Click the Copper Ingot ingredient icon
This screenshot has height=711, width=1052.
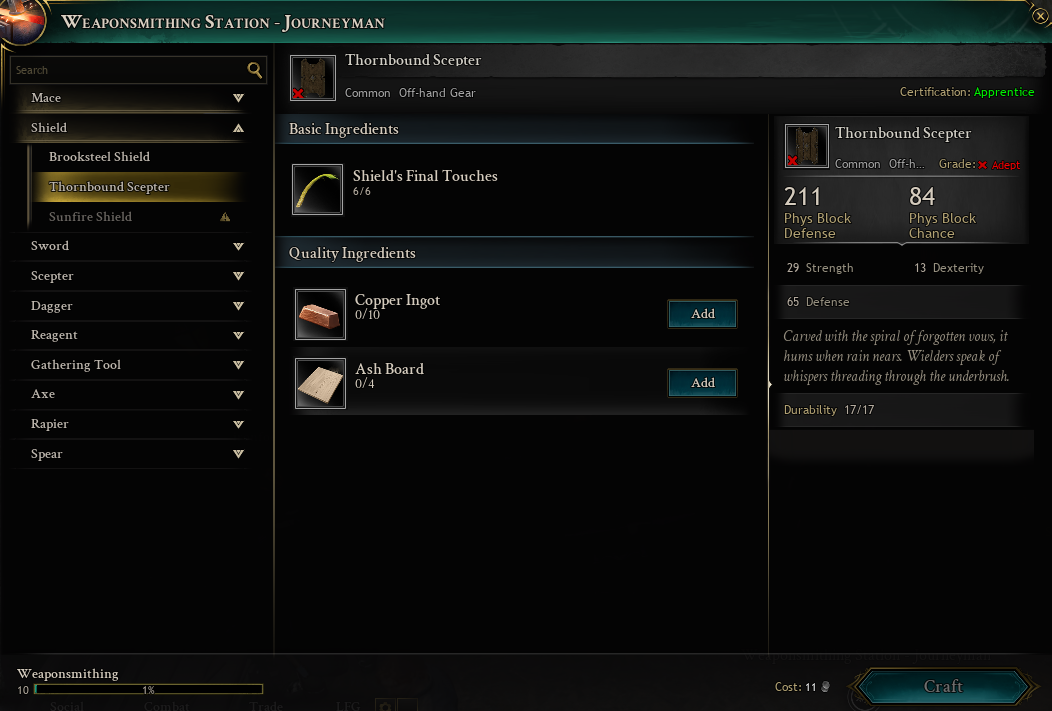tap(320, 314)
